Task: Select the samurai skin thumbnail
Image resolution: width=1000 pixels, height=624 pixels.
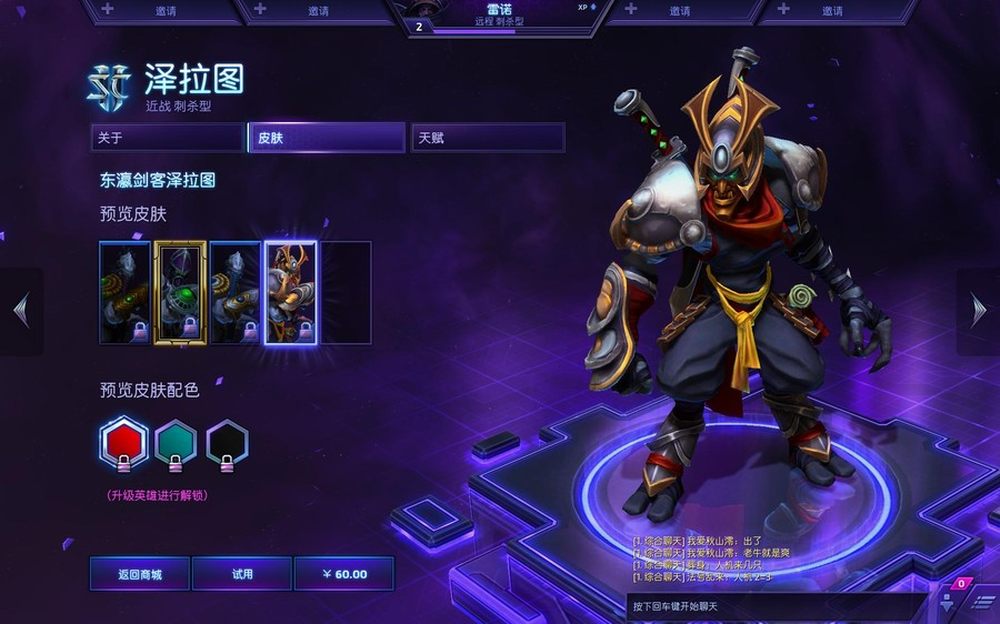Action: (x=290, y=292)
